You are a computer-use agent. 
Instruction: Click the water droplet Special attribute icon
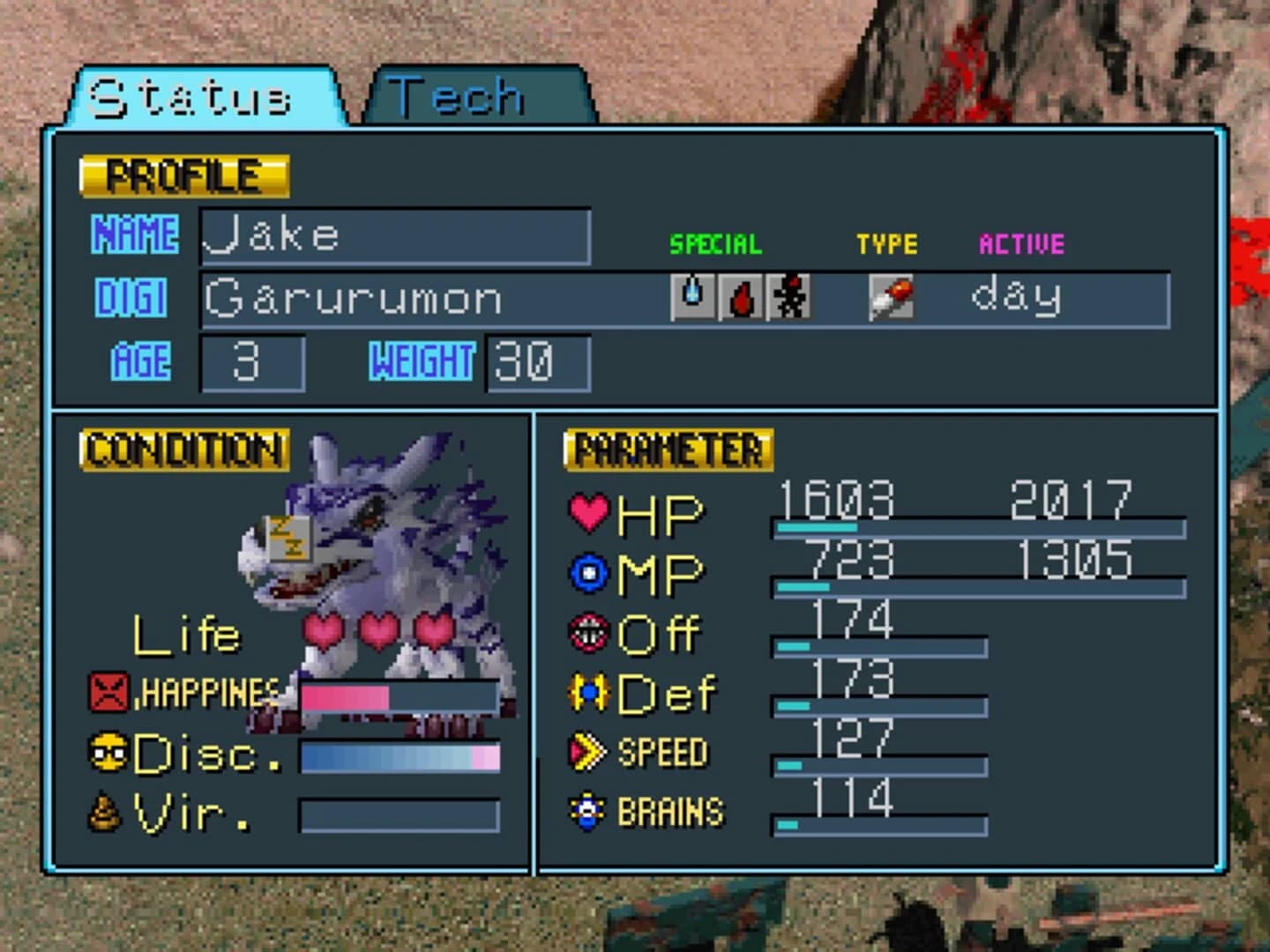(693, 297)
